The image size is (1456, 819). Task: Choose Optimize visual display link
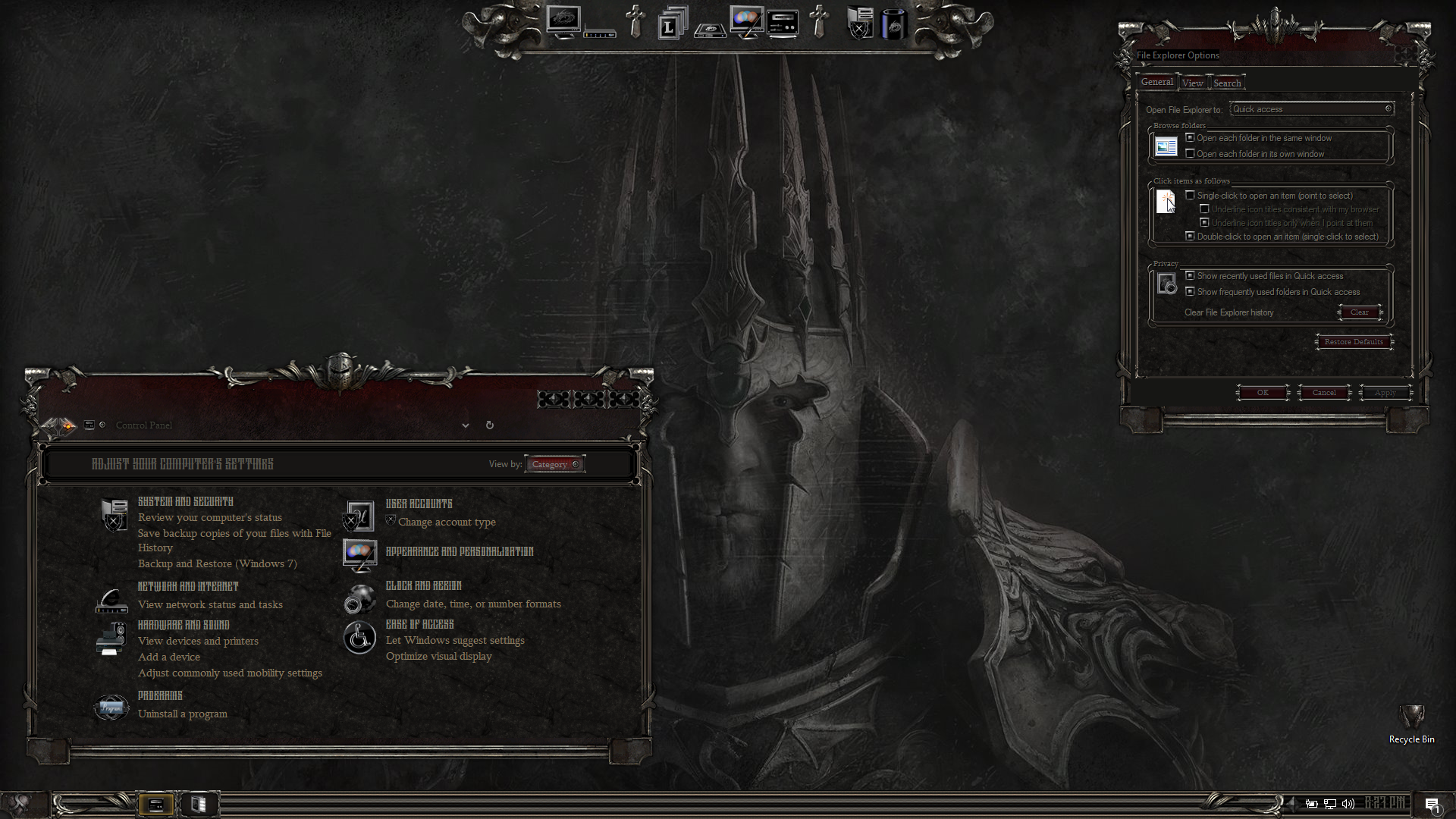[x=439, y=656]
